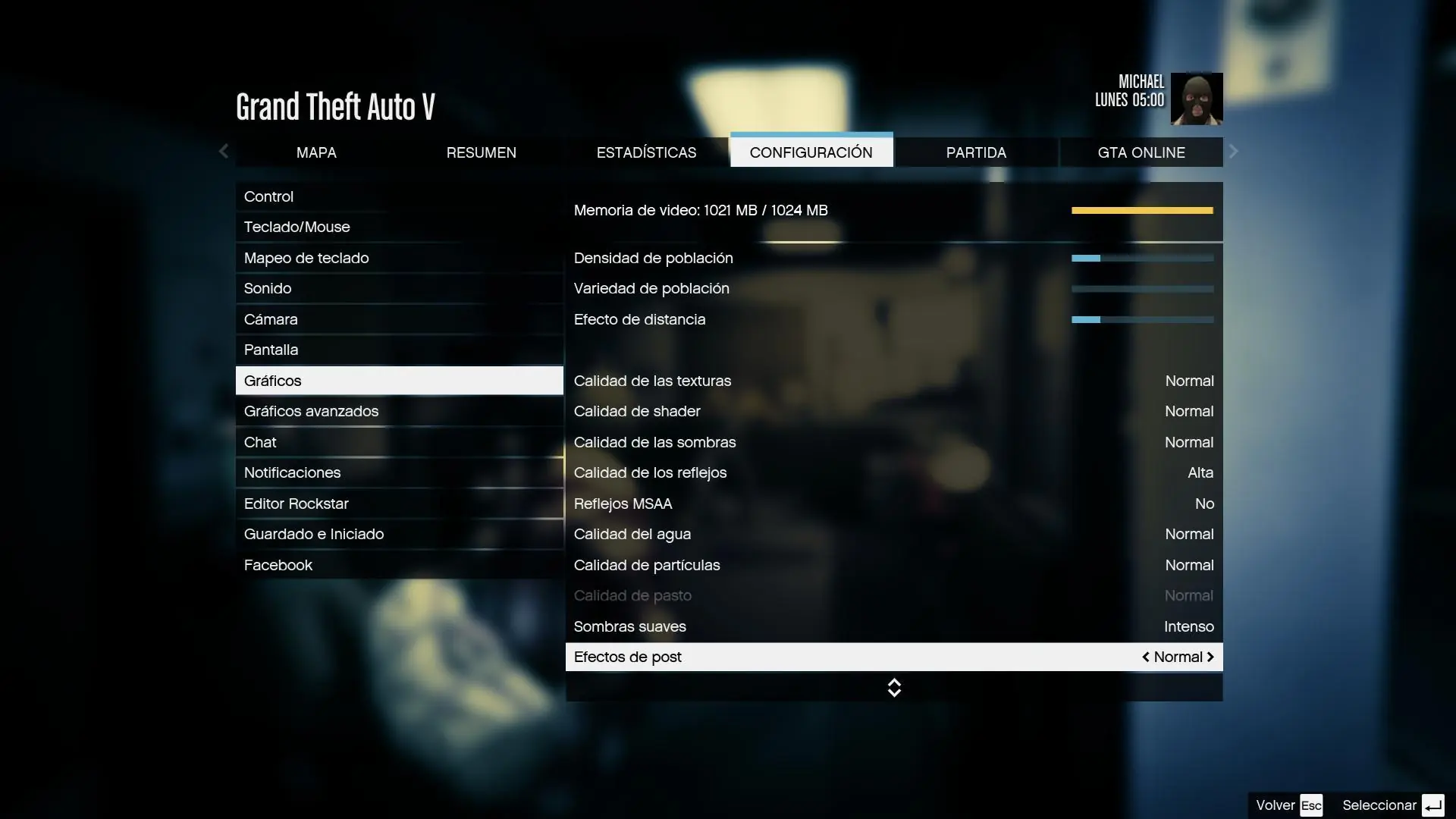Click the up-down arrows indicator below Efectos de post

tap(894, 688)
